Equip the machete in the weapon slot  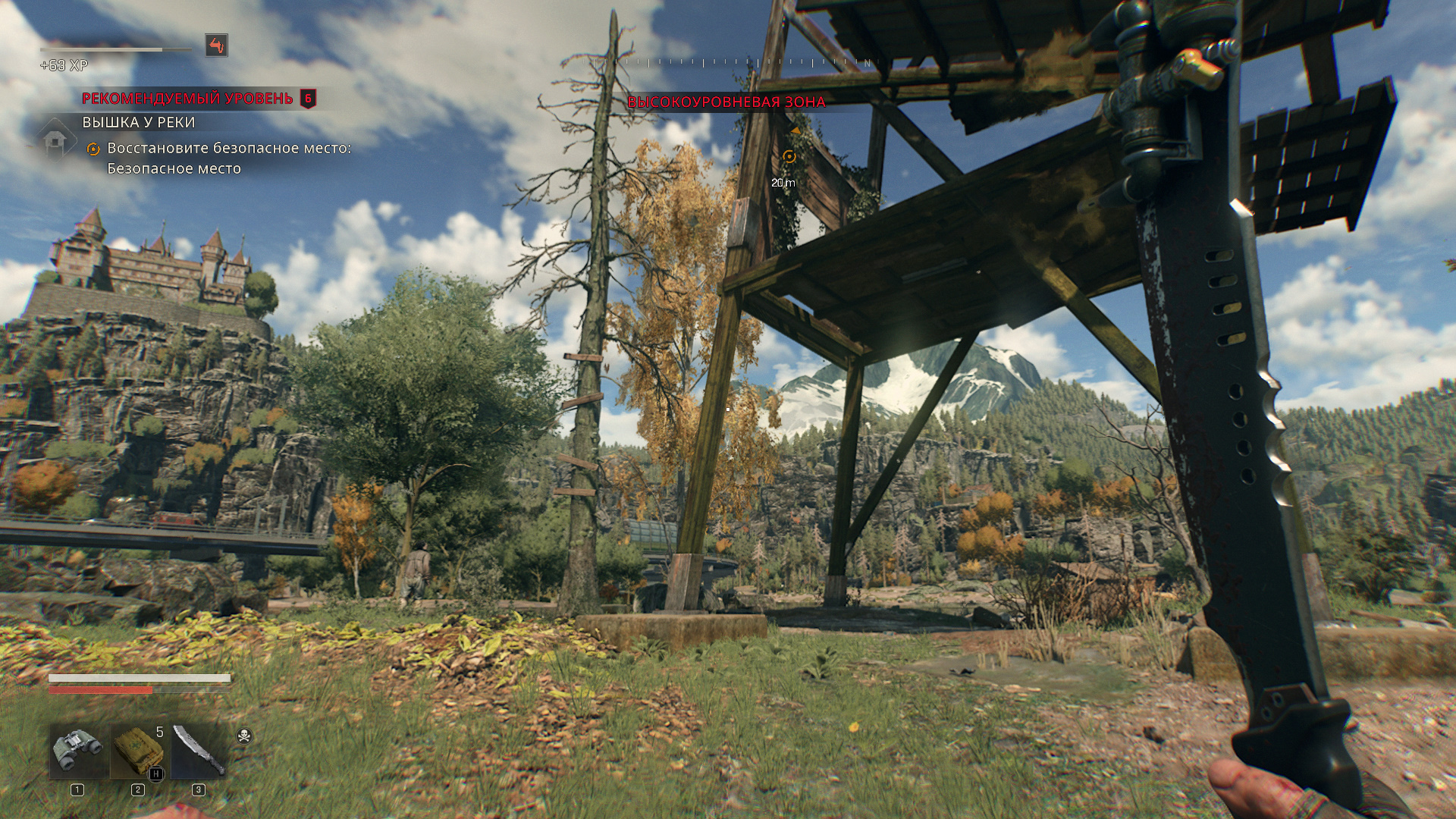tap(199, 752)
